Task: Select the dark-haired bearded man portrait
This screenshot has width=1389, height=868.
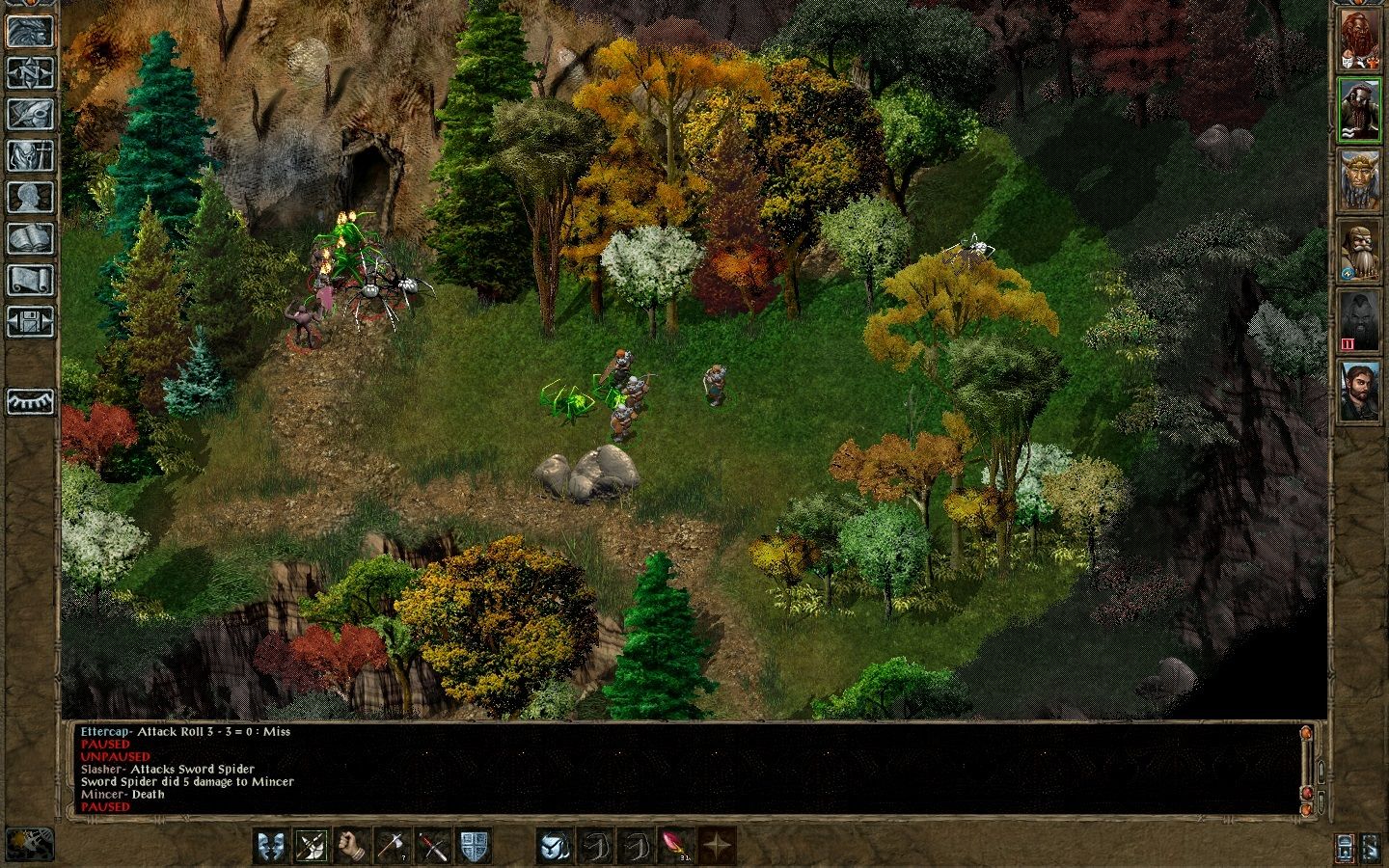Action: pos(1359,391)
